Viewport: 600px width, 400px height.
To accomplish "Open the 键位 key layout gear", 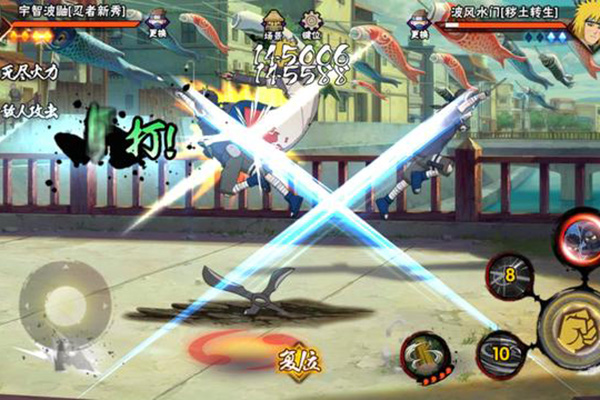I will [x=311, y=24].
